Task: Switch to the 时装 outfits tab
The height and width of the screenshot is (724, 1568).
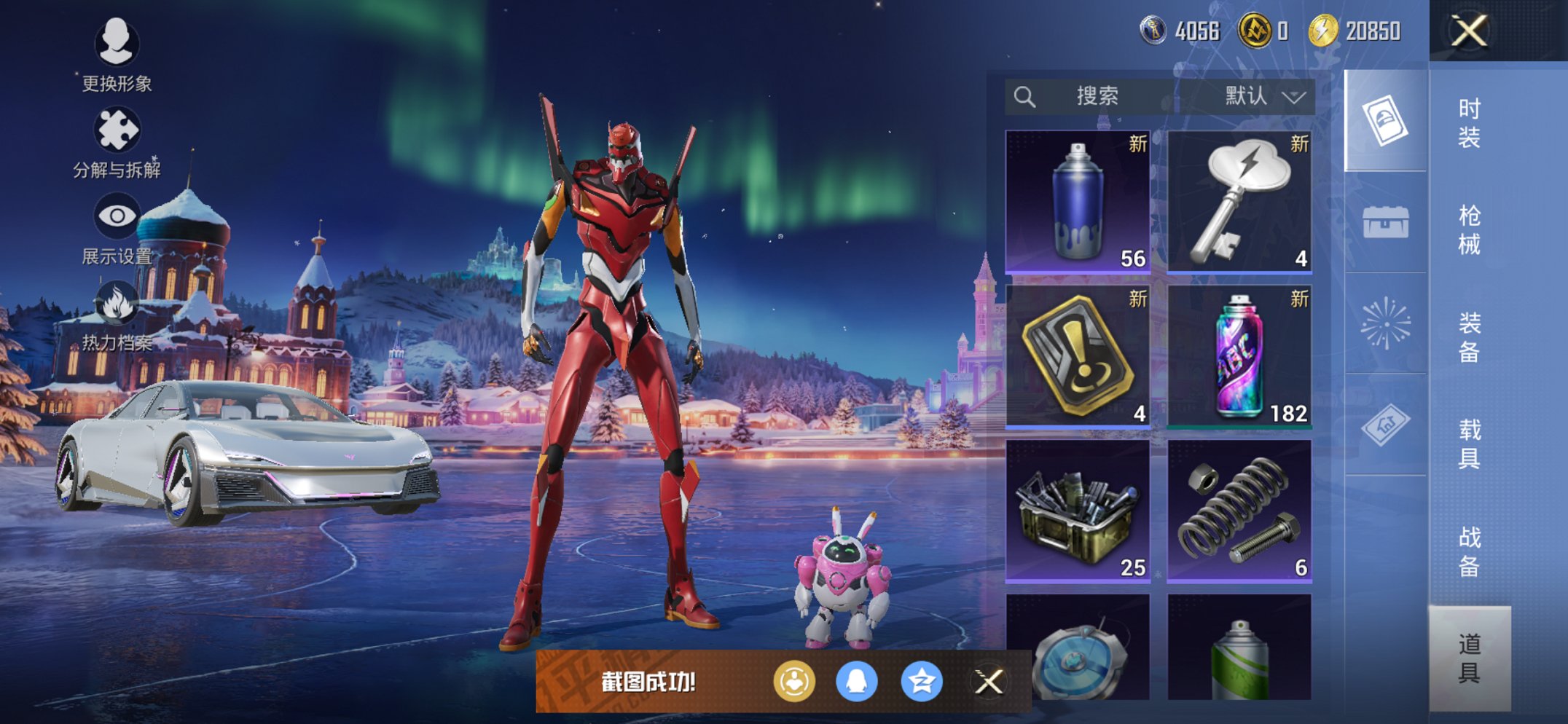Action: tap(1469, 122)
